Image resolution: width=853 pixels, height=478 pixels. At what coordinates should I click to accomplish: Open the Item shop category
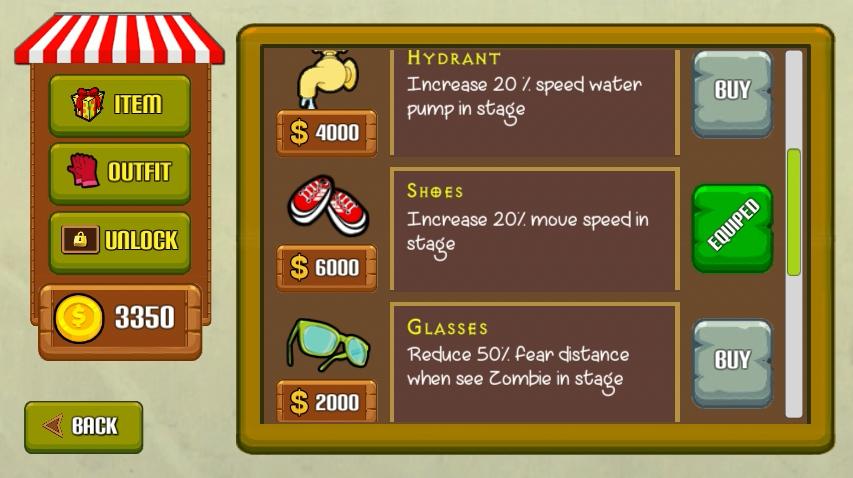pos(119,104)
